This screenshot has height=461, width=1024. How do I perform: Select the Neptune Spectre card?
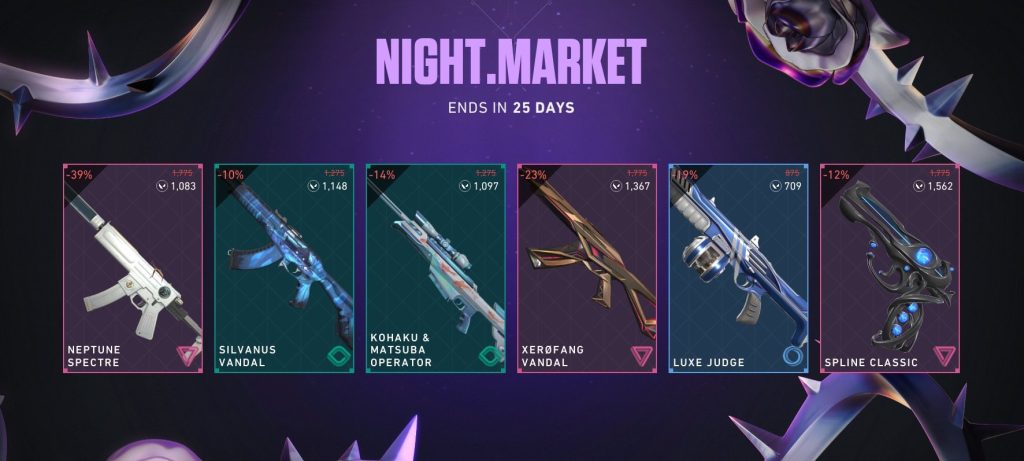point(133,268)
